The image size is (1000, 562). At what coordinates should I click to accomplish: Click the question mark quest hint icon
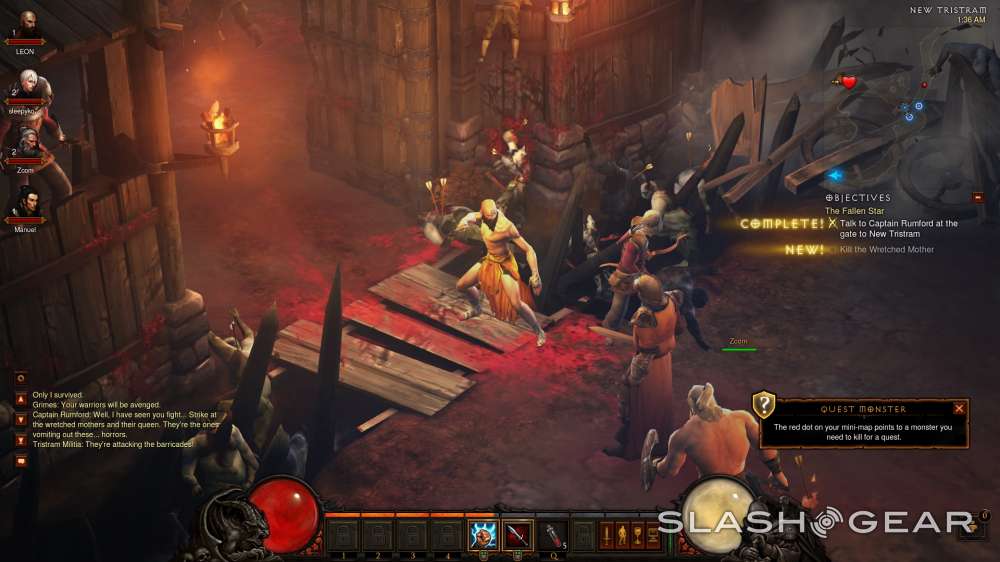[764, 404]
